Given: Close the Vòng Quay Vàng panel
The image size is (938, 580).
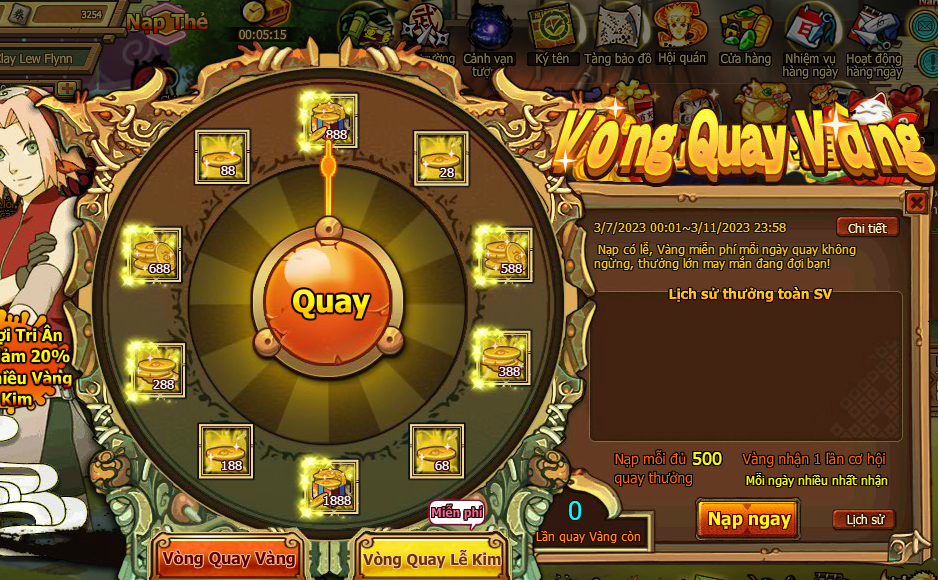Looking at the screenshot, I should 916,203.
